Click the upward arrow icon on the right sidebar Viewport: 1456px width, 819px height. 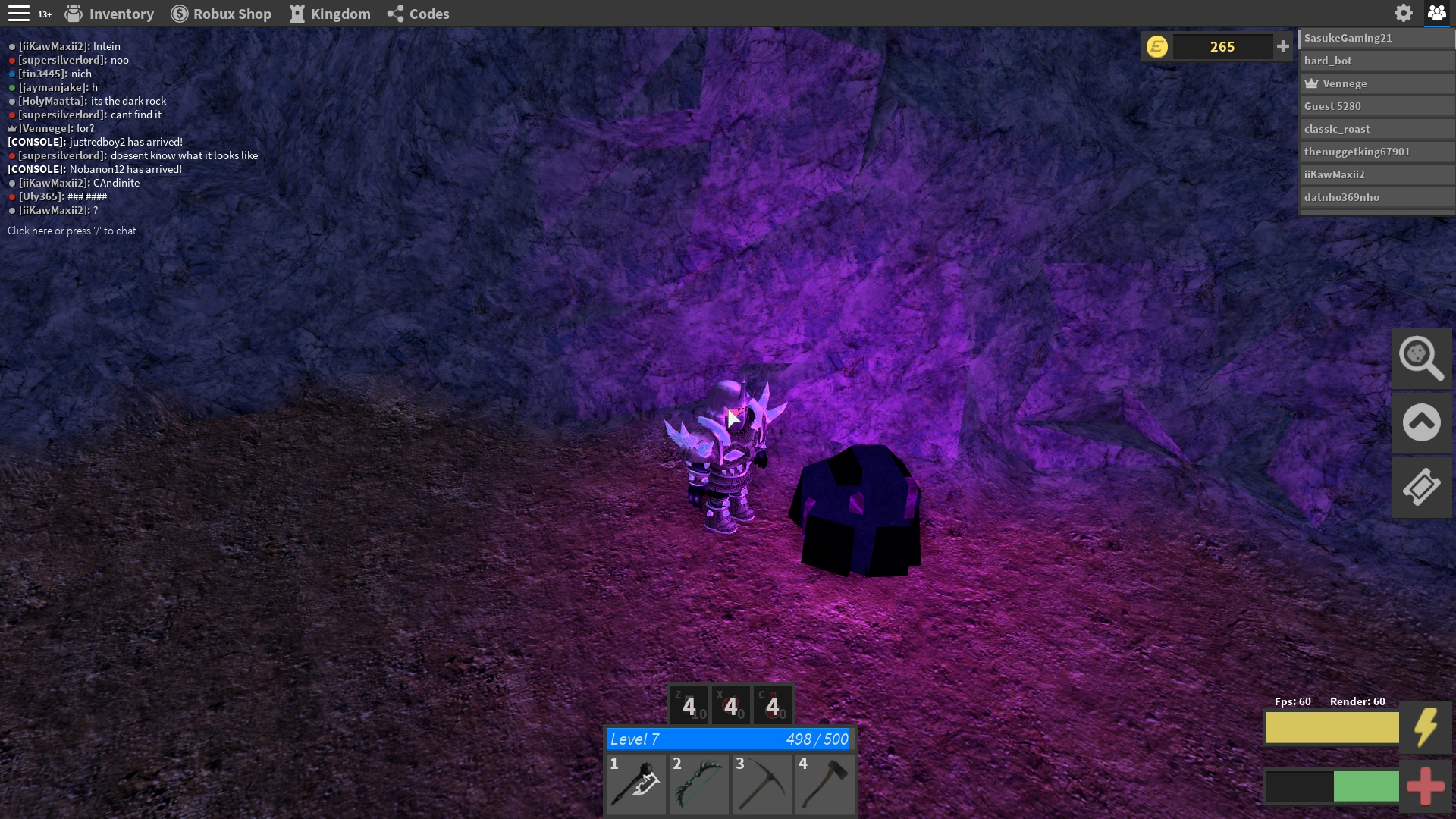click(x=1422, y=422)
